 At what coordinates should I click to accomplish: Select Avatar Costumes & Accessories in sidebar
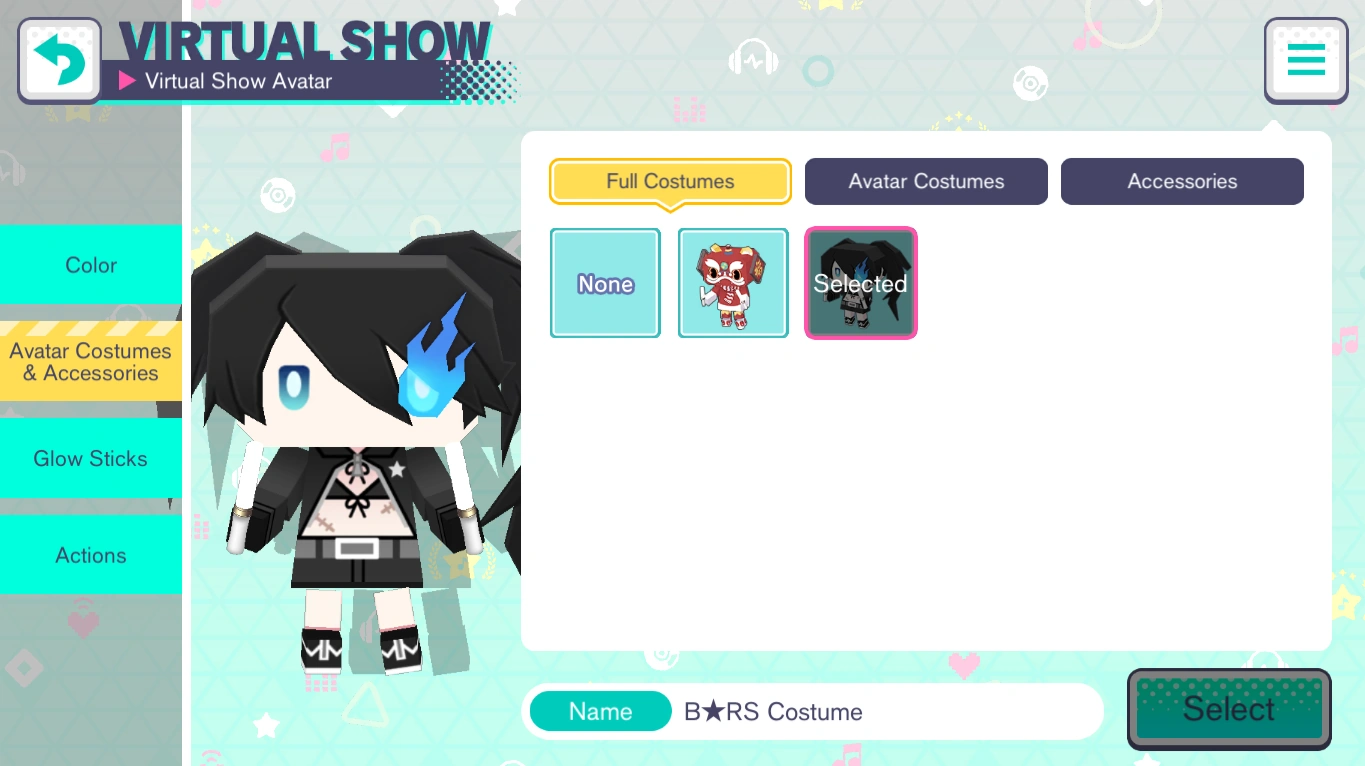90,362
